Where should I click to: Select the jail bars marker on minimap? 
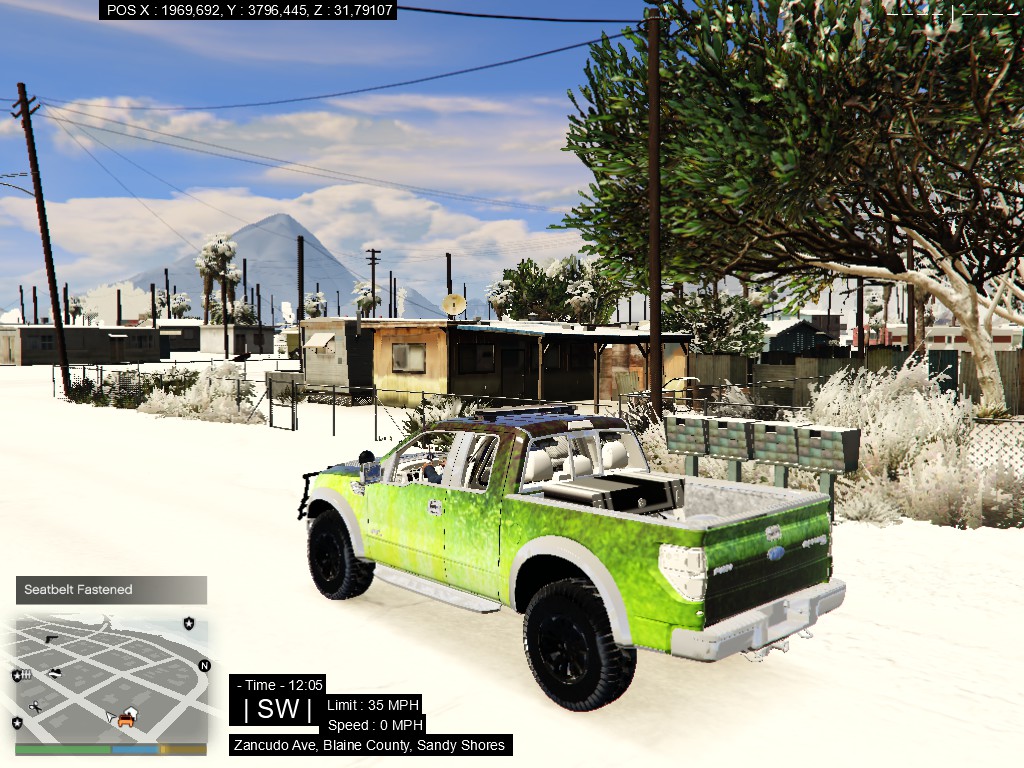(26, 676)
